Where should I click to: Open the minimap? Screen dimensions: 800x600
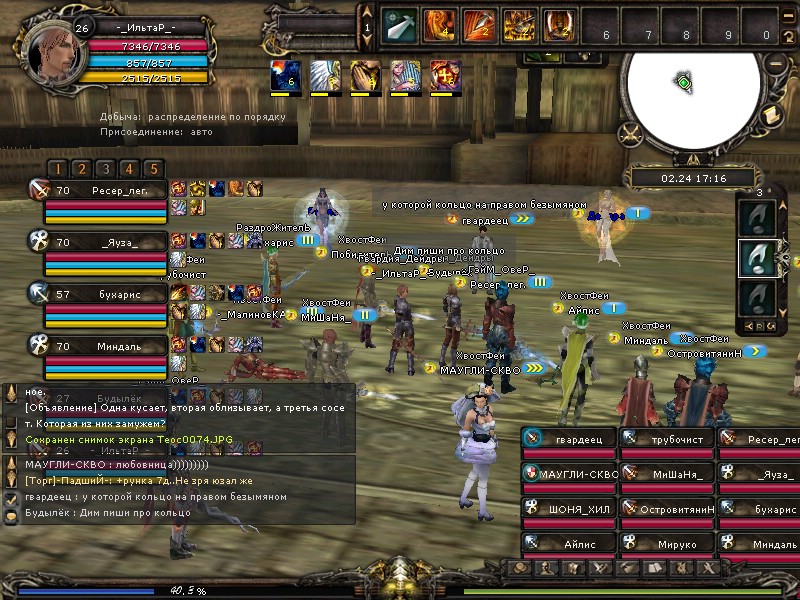(683, 83)
